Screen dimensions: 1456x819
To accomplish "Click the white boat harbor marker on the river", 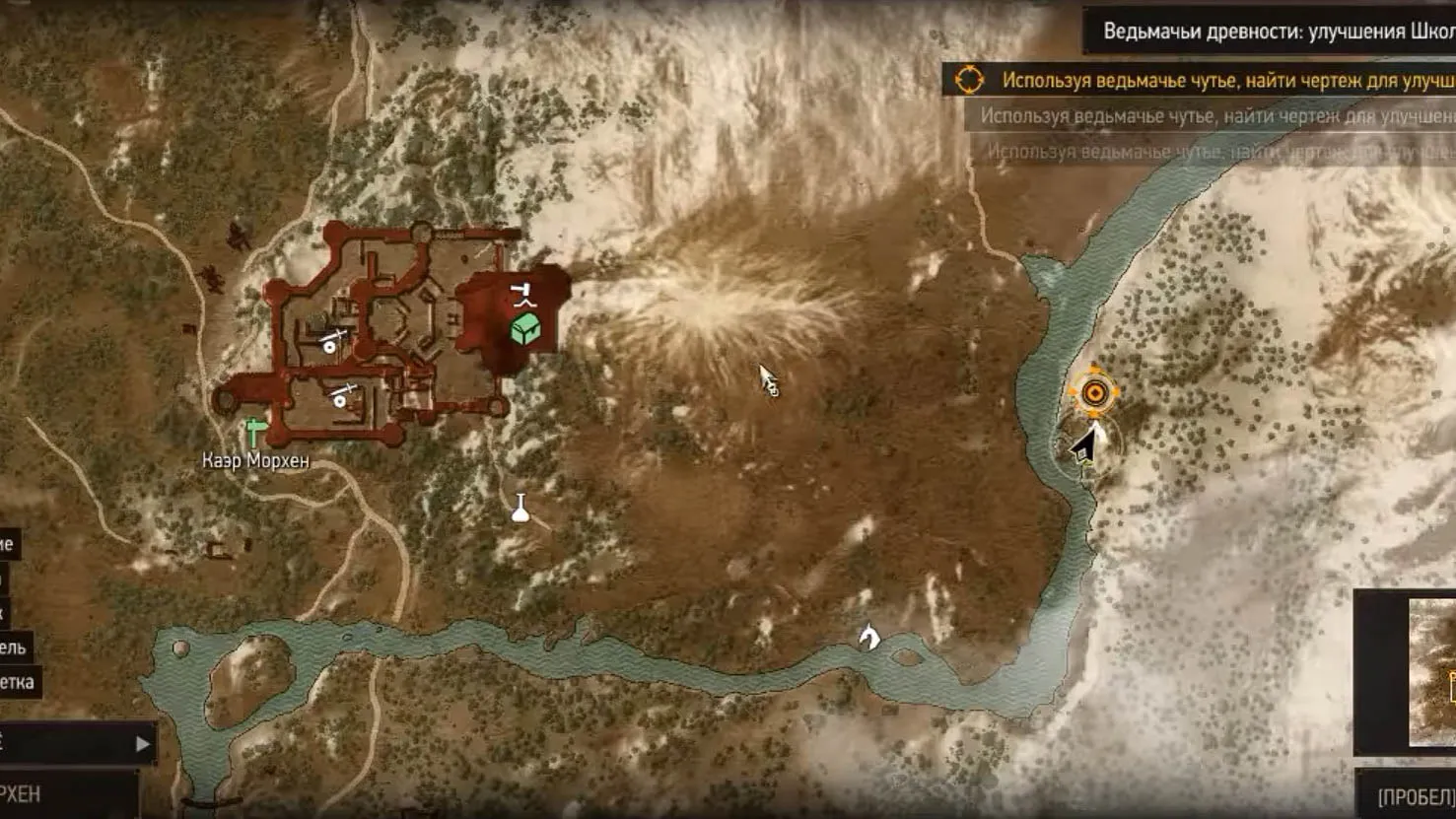I will tap(868, 637).
